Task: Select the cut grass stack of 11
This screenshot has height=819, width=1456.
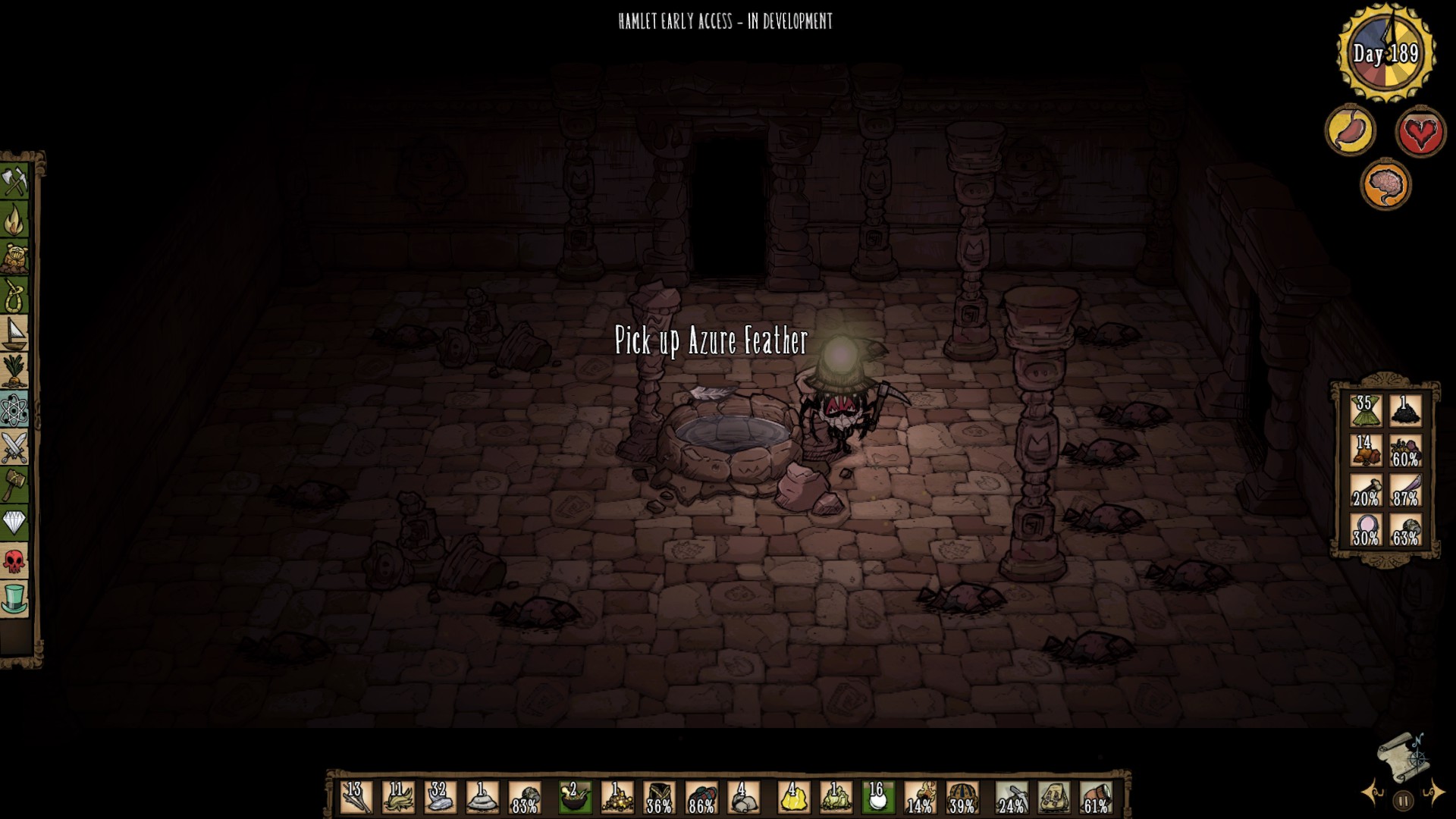Action: (x=398, y=798)
